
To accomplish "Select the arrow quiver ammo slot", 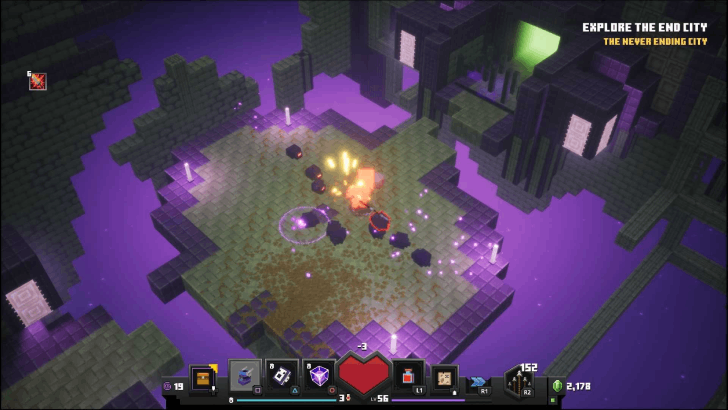I will click(521, 382).
